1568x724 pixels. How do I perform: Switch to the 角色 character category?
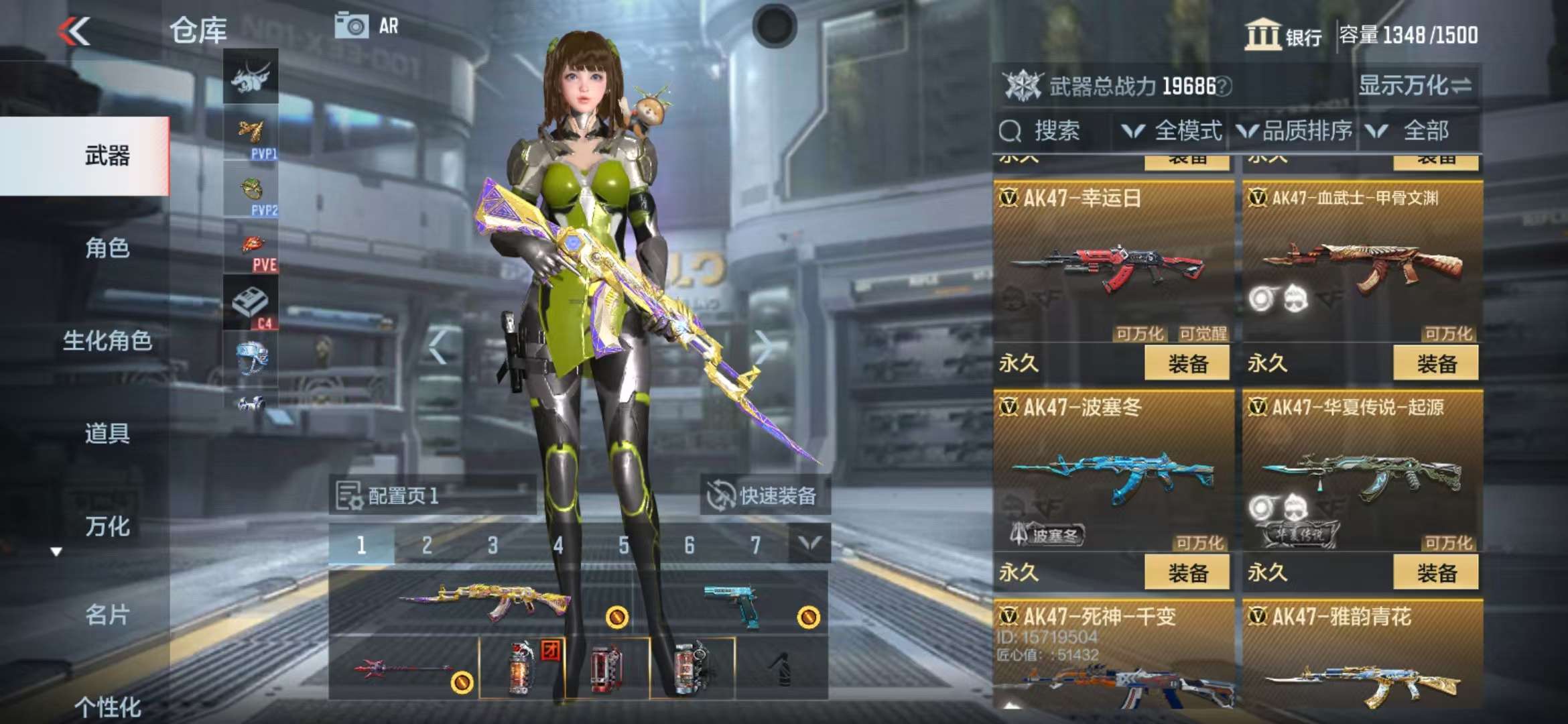[x=107, y=248]
